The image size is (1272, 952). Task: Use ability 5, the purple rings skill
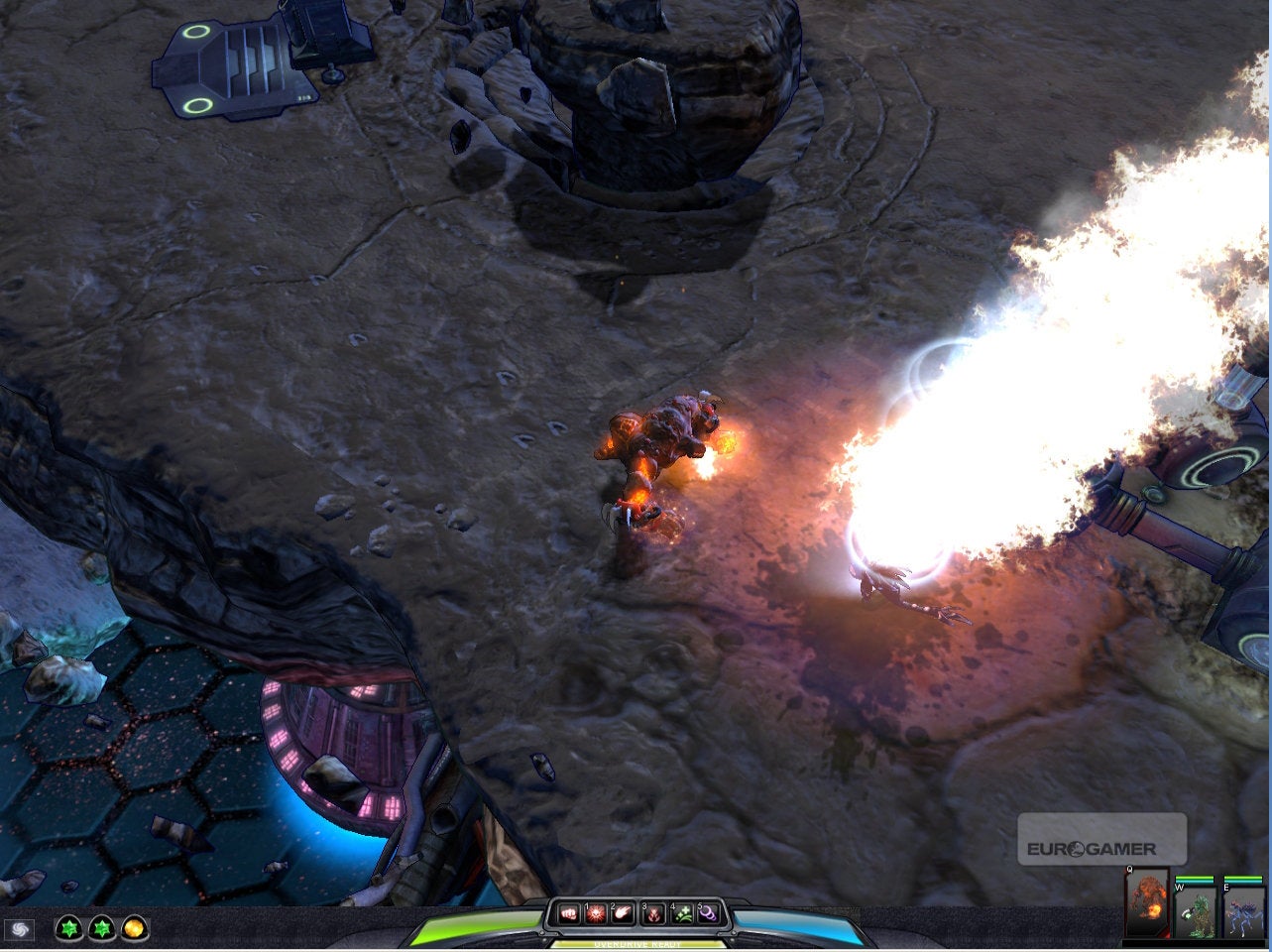point(708,913)
